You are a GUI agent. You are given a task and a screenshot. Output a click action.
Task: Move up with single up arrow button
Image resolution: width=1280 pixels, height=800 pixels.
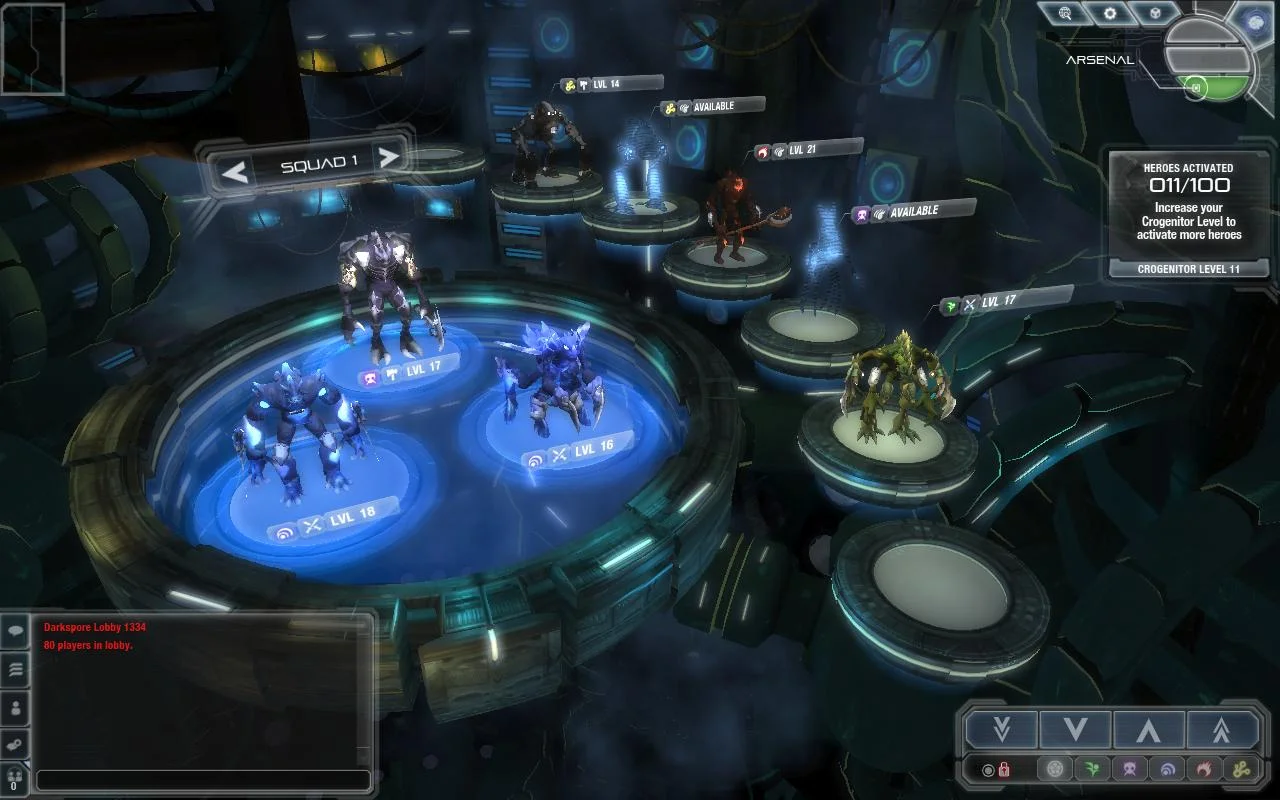pyautogui.click(x=1148, y=730)
